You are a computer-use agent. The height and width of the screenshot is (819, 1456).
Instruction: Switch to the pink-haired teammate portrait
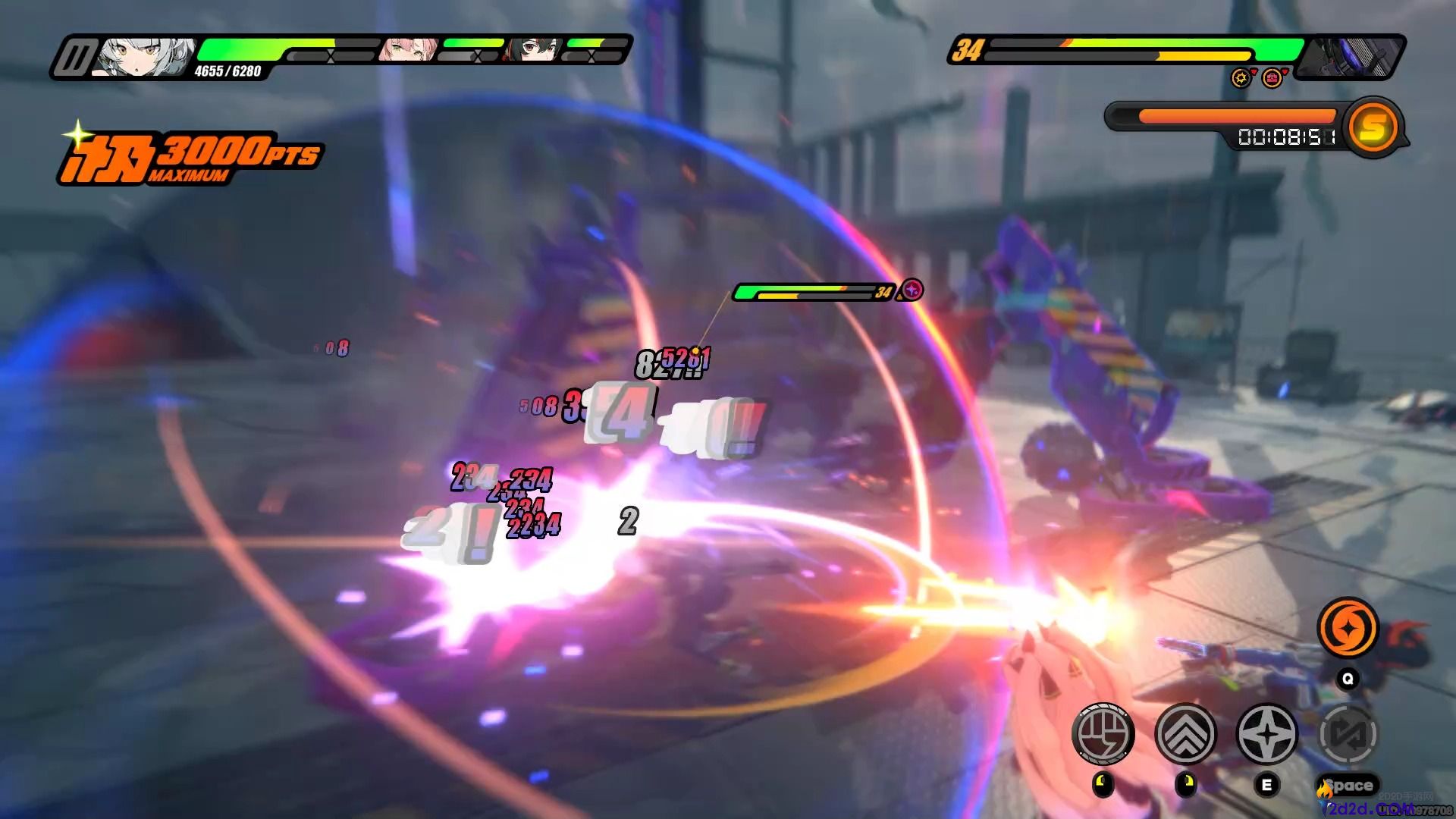click(409, 50)
